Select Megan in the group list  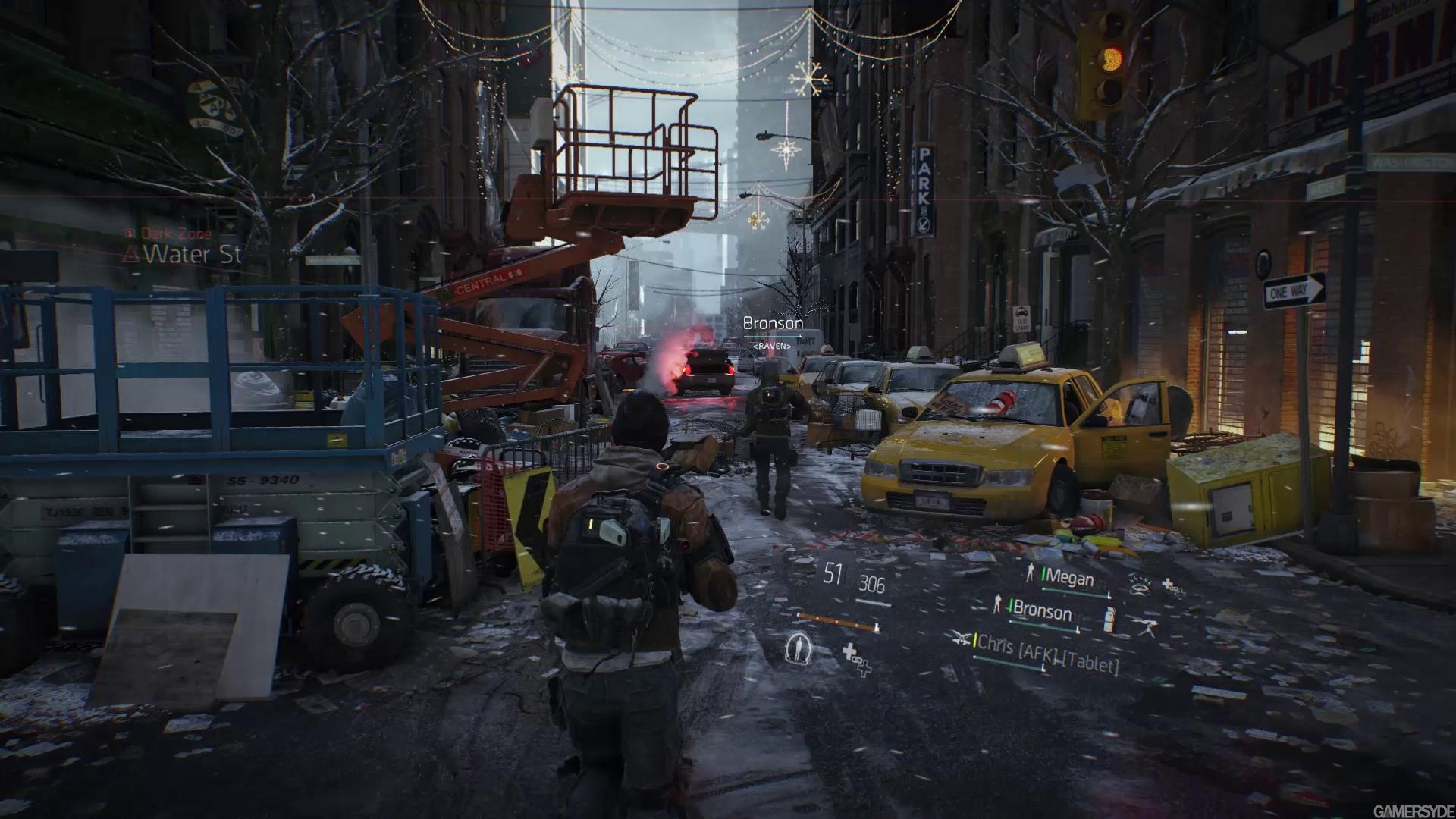(1069, 579)
